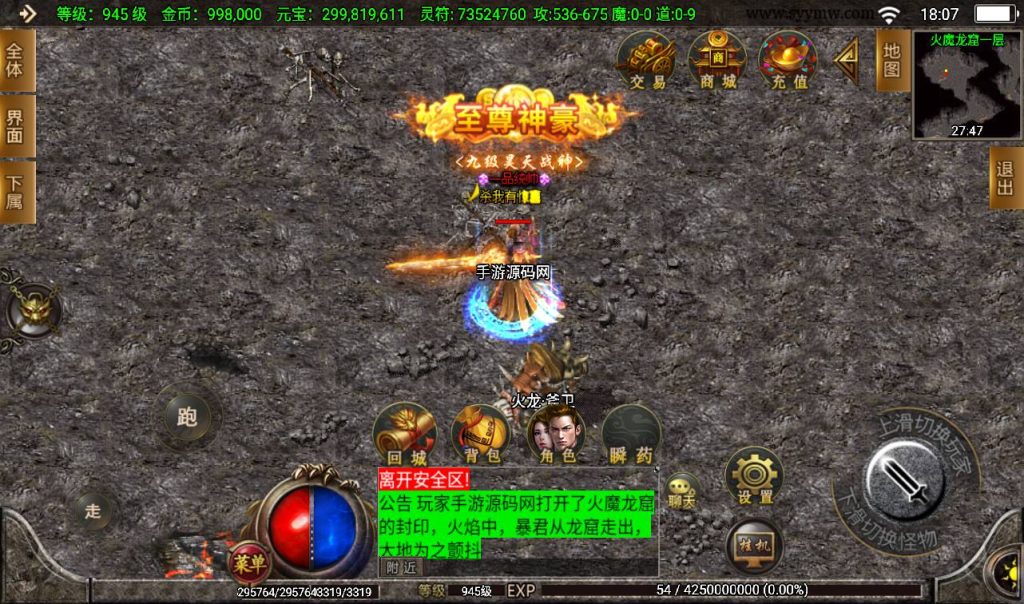Collapse the top icon row with the arrow
1024x604 pixels.
point(846,61)
